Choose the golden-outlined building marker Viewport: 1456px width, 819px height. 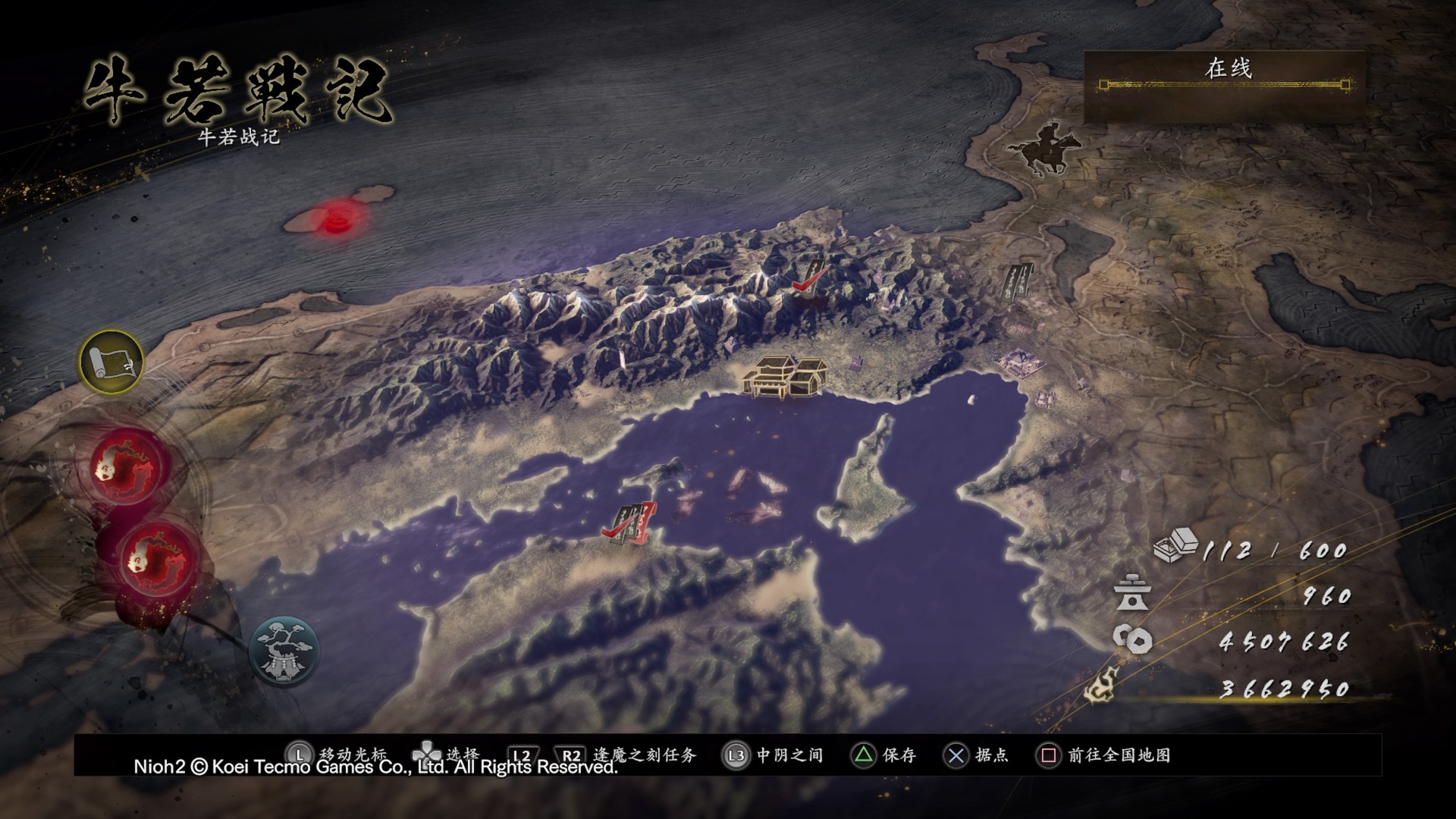(x=785, y=376)
